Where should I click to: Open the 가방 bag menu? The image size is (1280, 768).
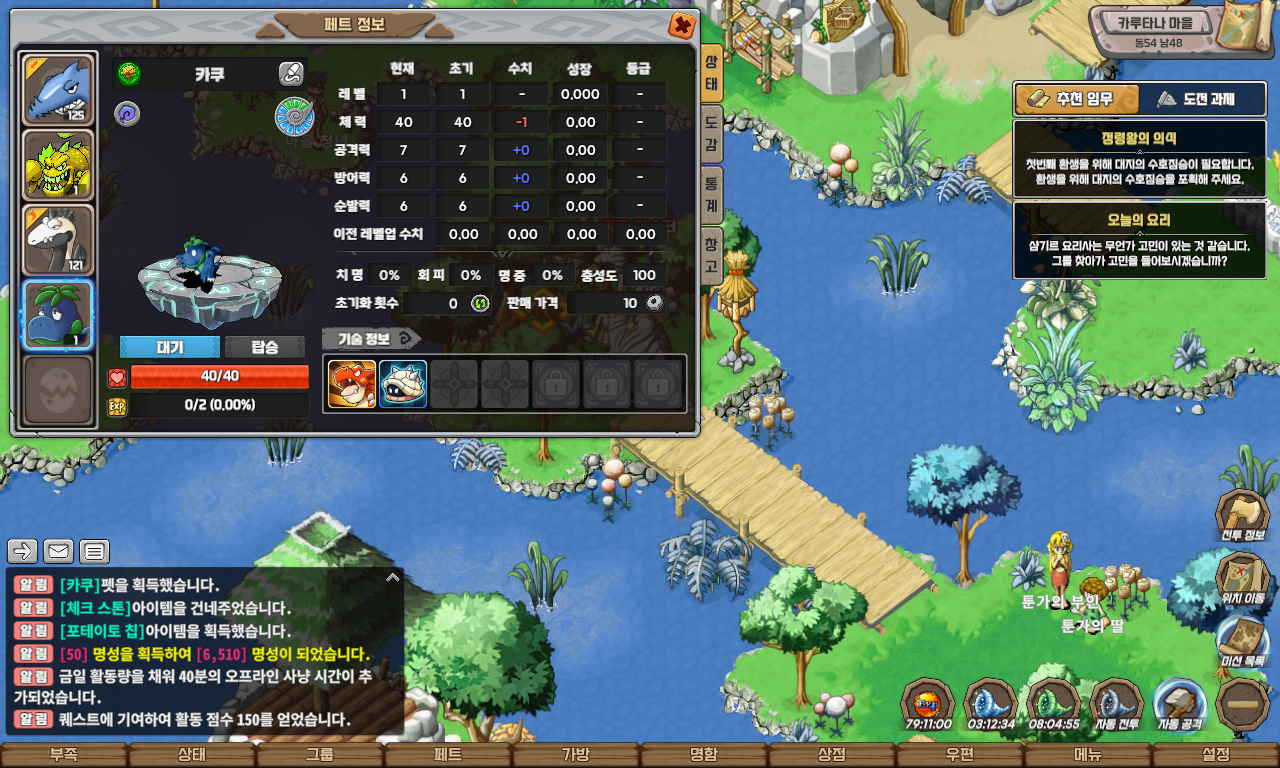point(576,755)
